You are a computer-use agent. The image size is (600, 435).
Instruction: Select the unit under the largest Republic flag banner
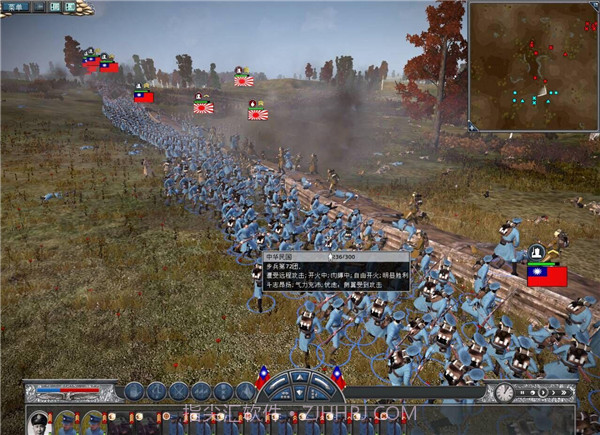[x=546, y=275]
